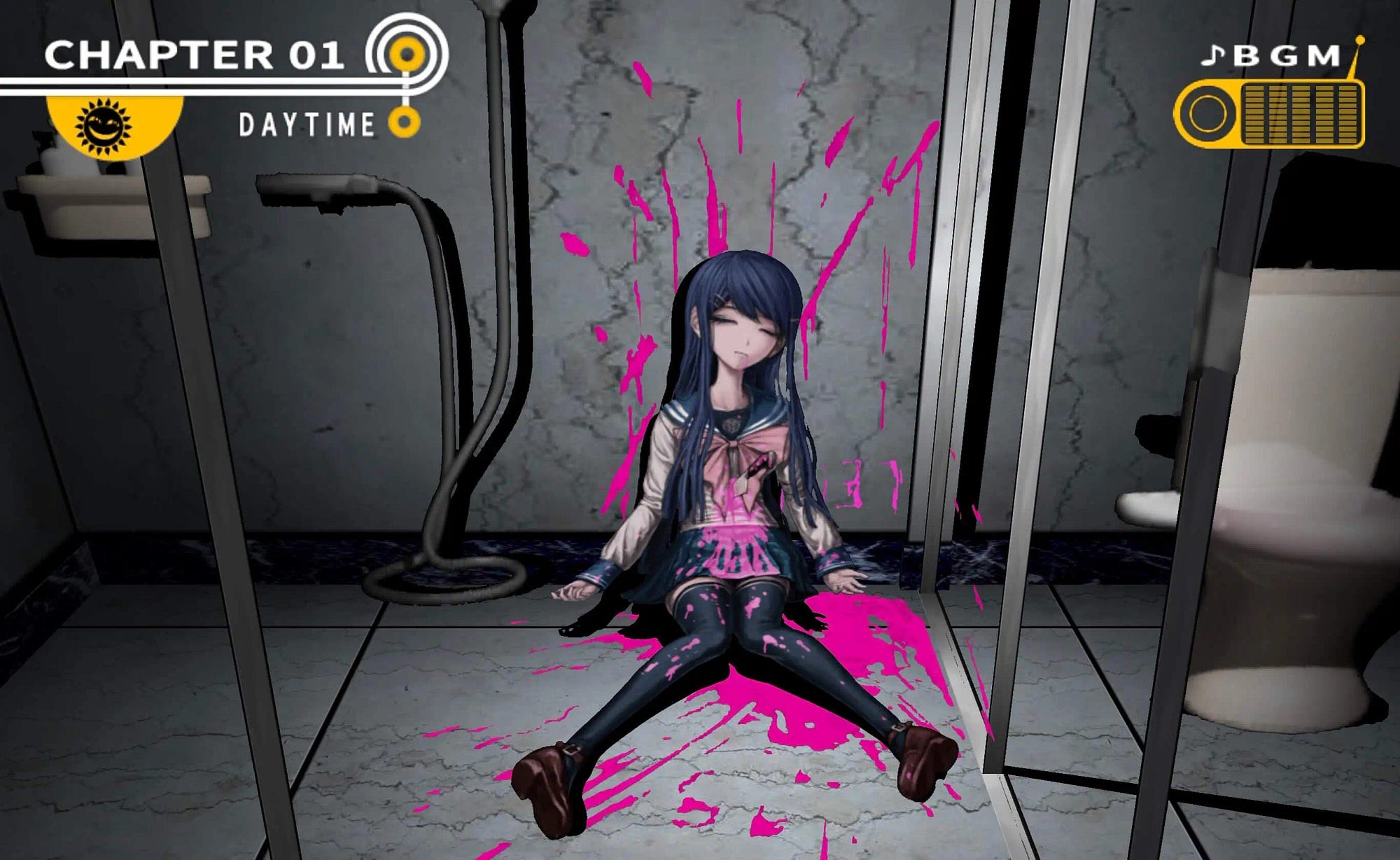Click the yellow BGM radio icon

1269,113
